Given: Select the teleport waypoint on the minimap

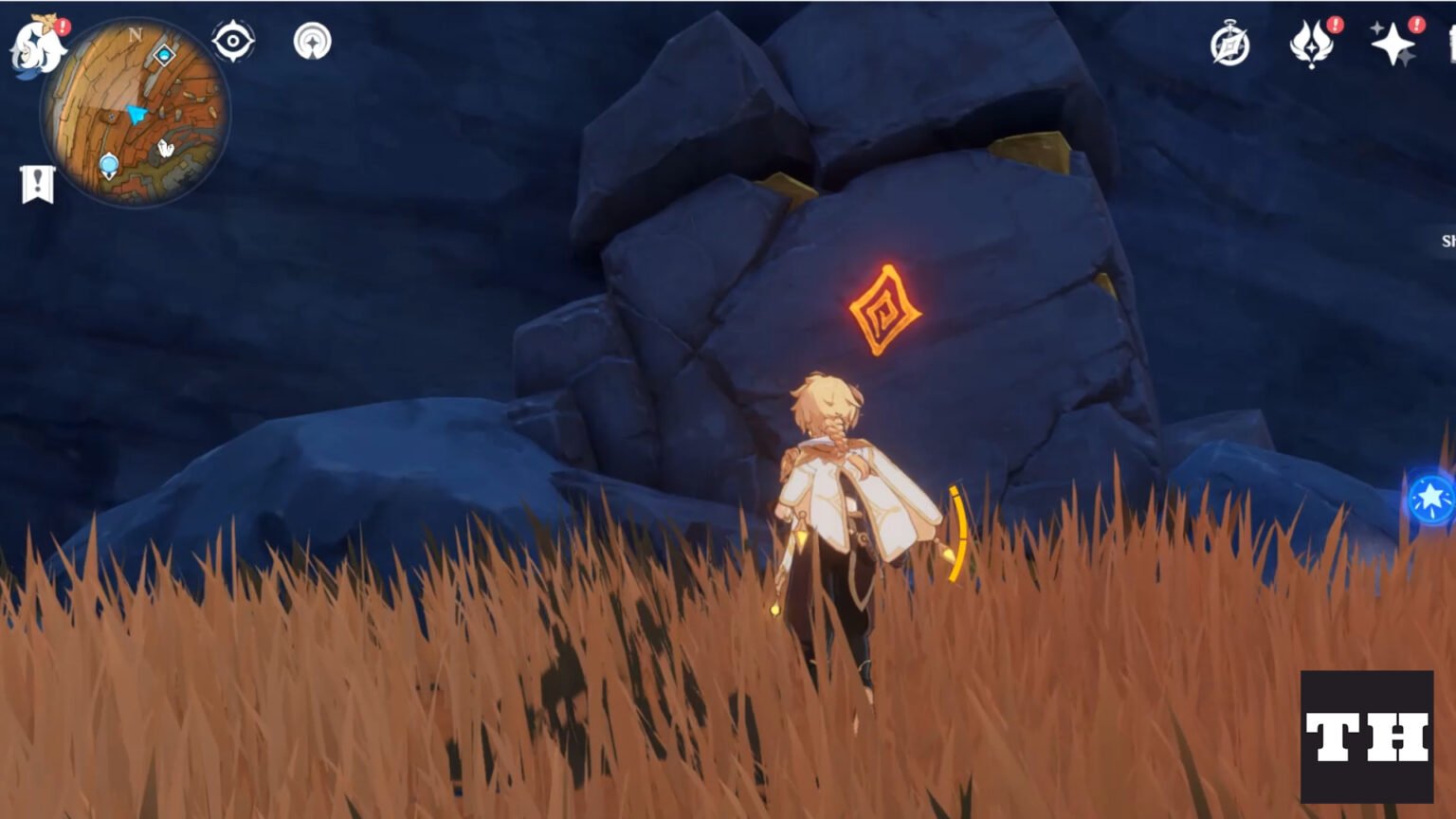Looking at the screenshot, I should [x=110, y=164].
